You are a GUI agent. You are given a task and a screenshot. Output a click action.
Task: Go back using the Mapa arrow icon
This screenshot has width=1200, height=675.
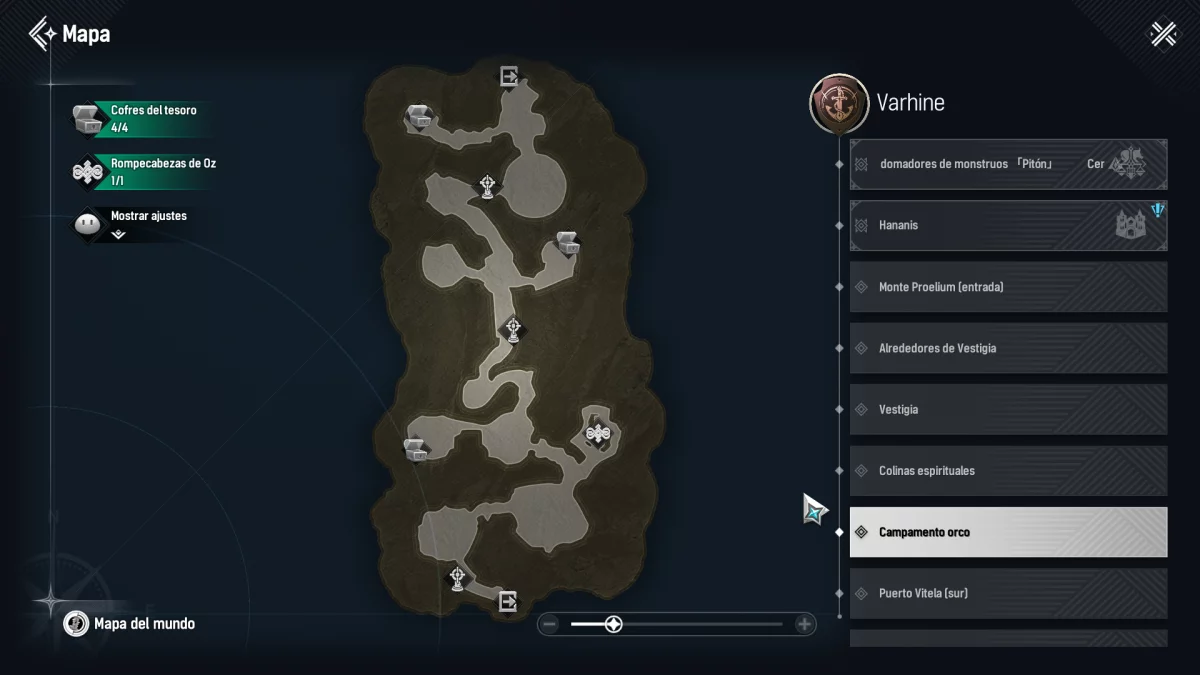[x=43, y=34]
